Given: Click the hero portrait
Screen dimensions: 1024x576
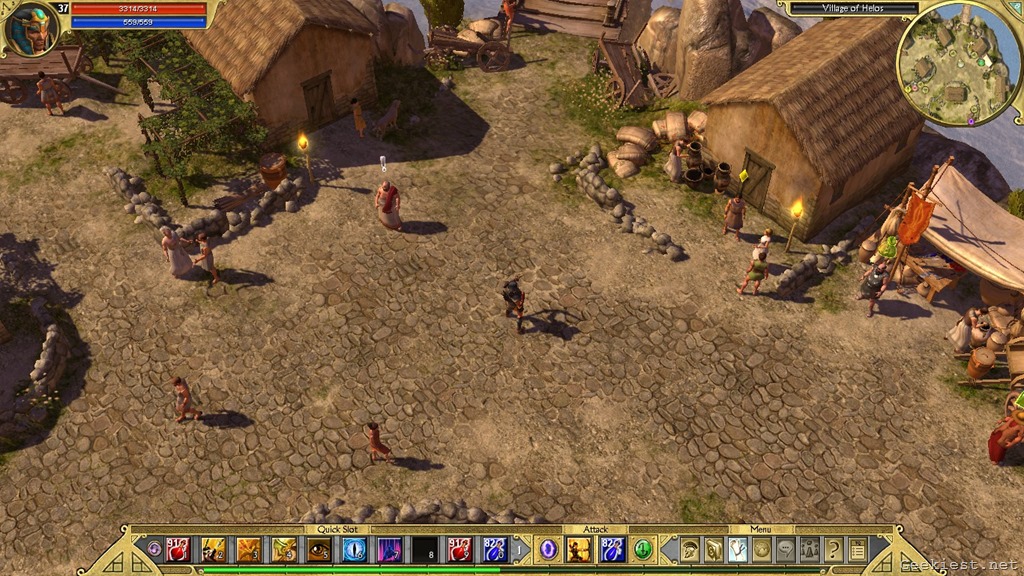Looking at the screenshot, I should [x=29, y=29].
